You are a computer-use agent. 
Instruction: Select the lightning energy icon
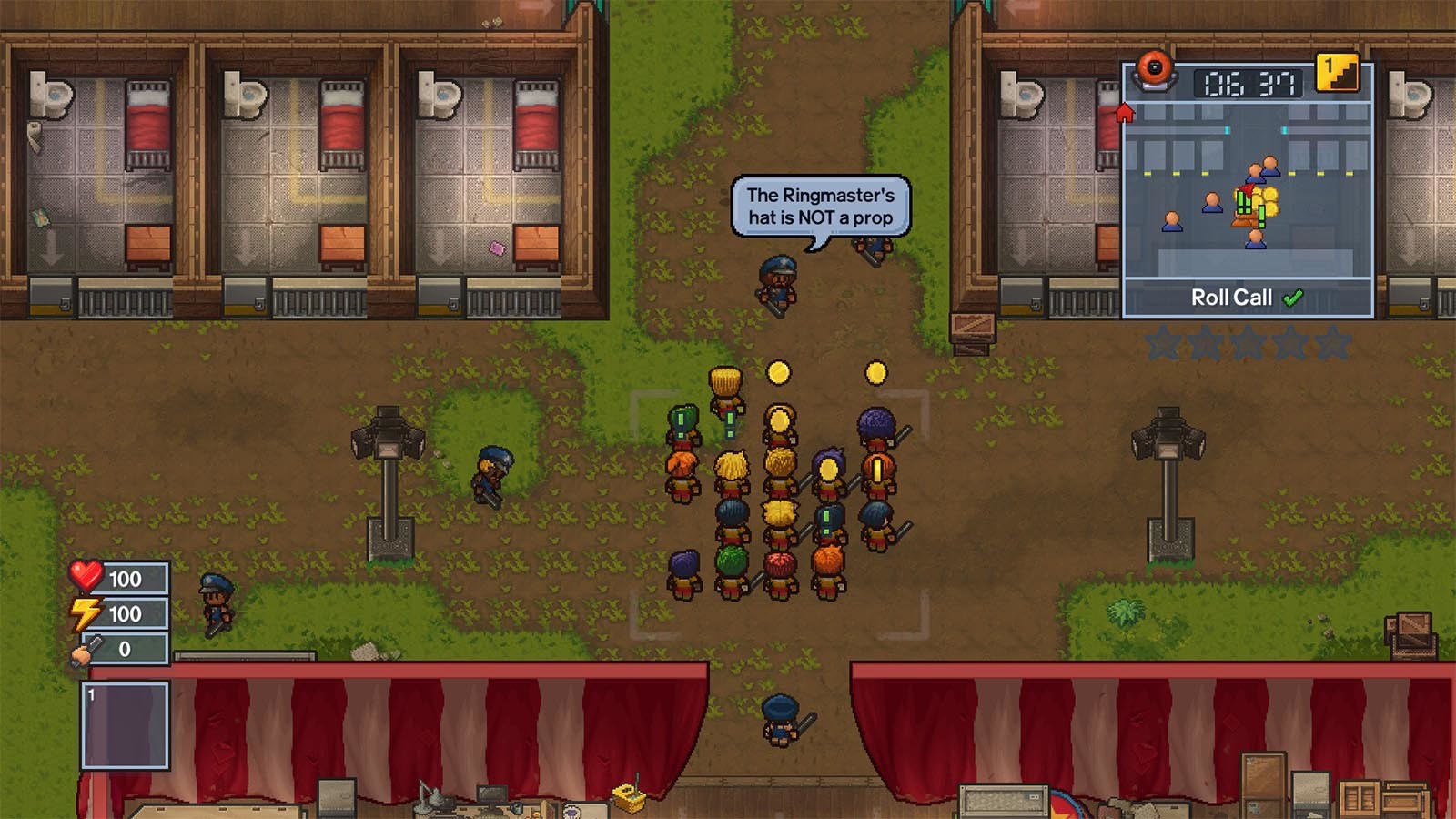coord(87,613)
